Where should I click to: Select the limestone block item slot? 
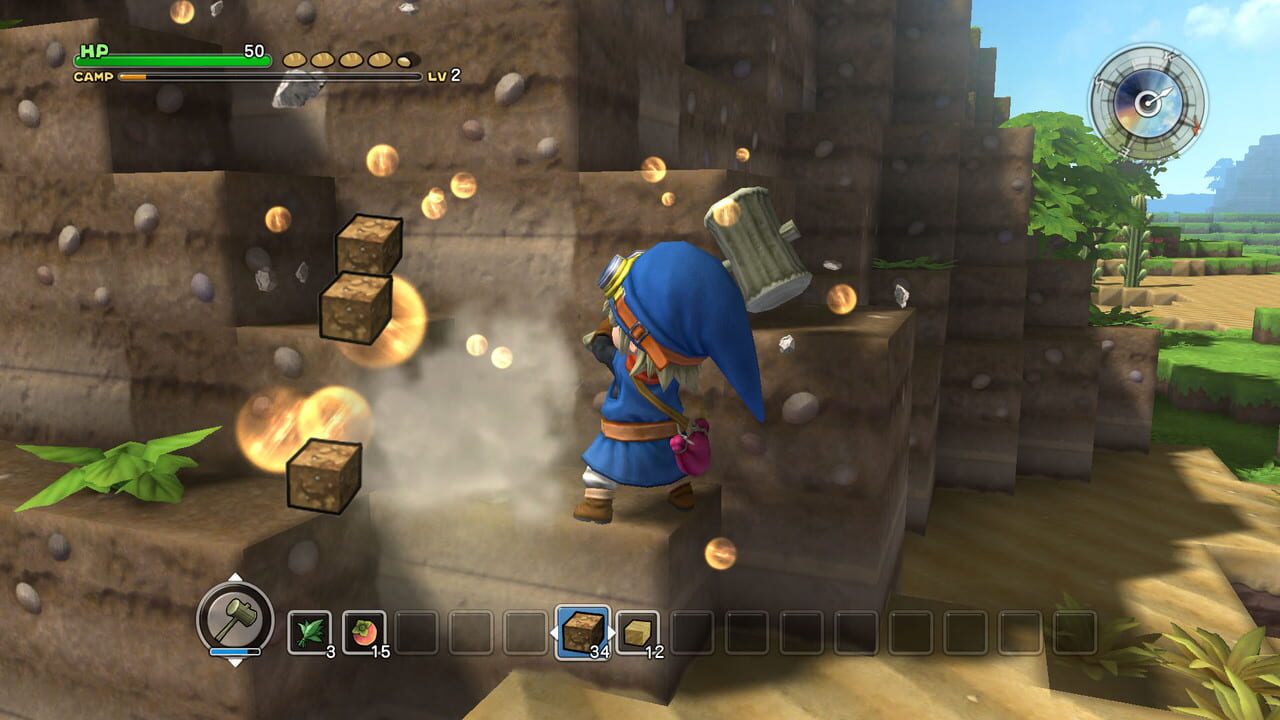[x=639, y=632]
